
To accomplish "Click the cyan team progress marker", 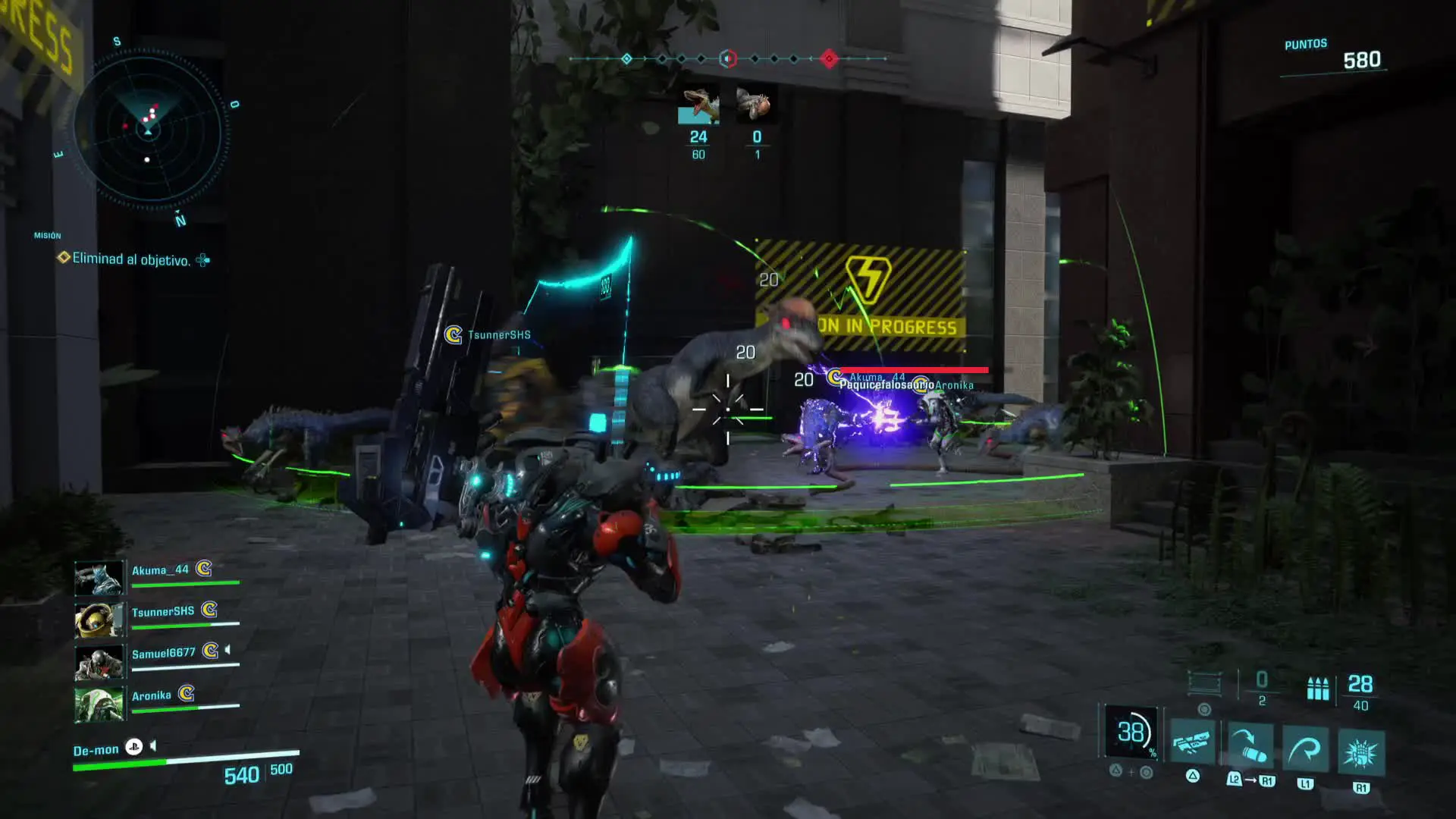I will (x=626, y=58).
